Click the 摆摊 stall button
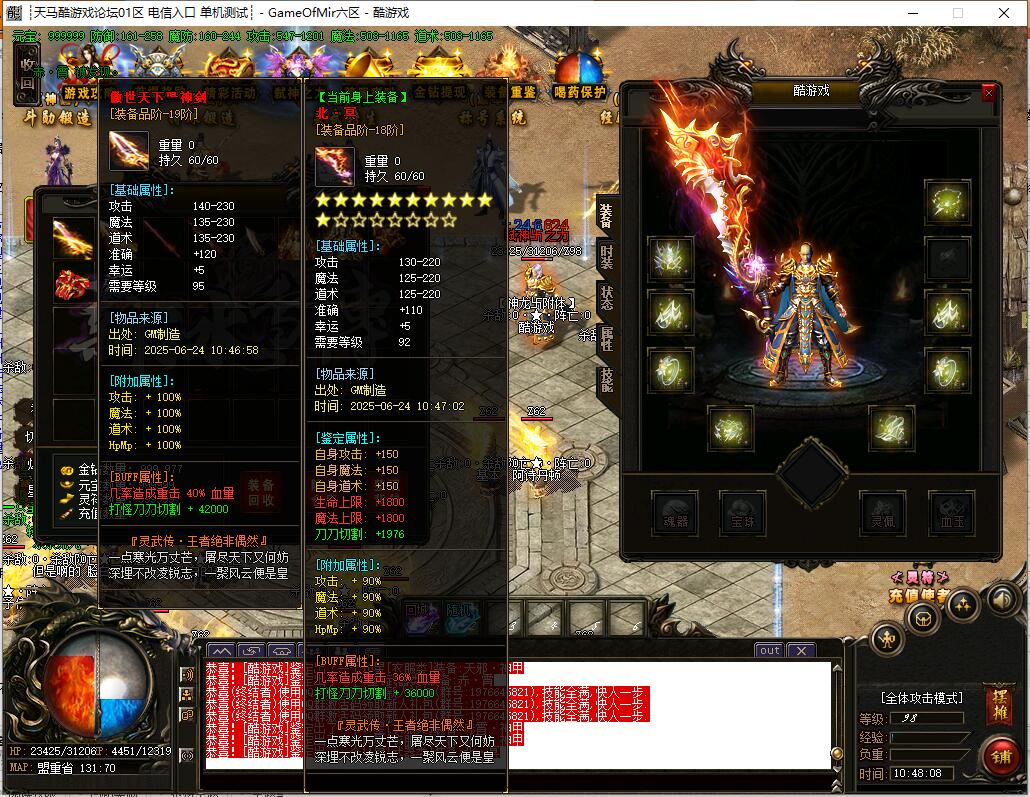This screenshot has height=797, width=1030. point(999,701)
